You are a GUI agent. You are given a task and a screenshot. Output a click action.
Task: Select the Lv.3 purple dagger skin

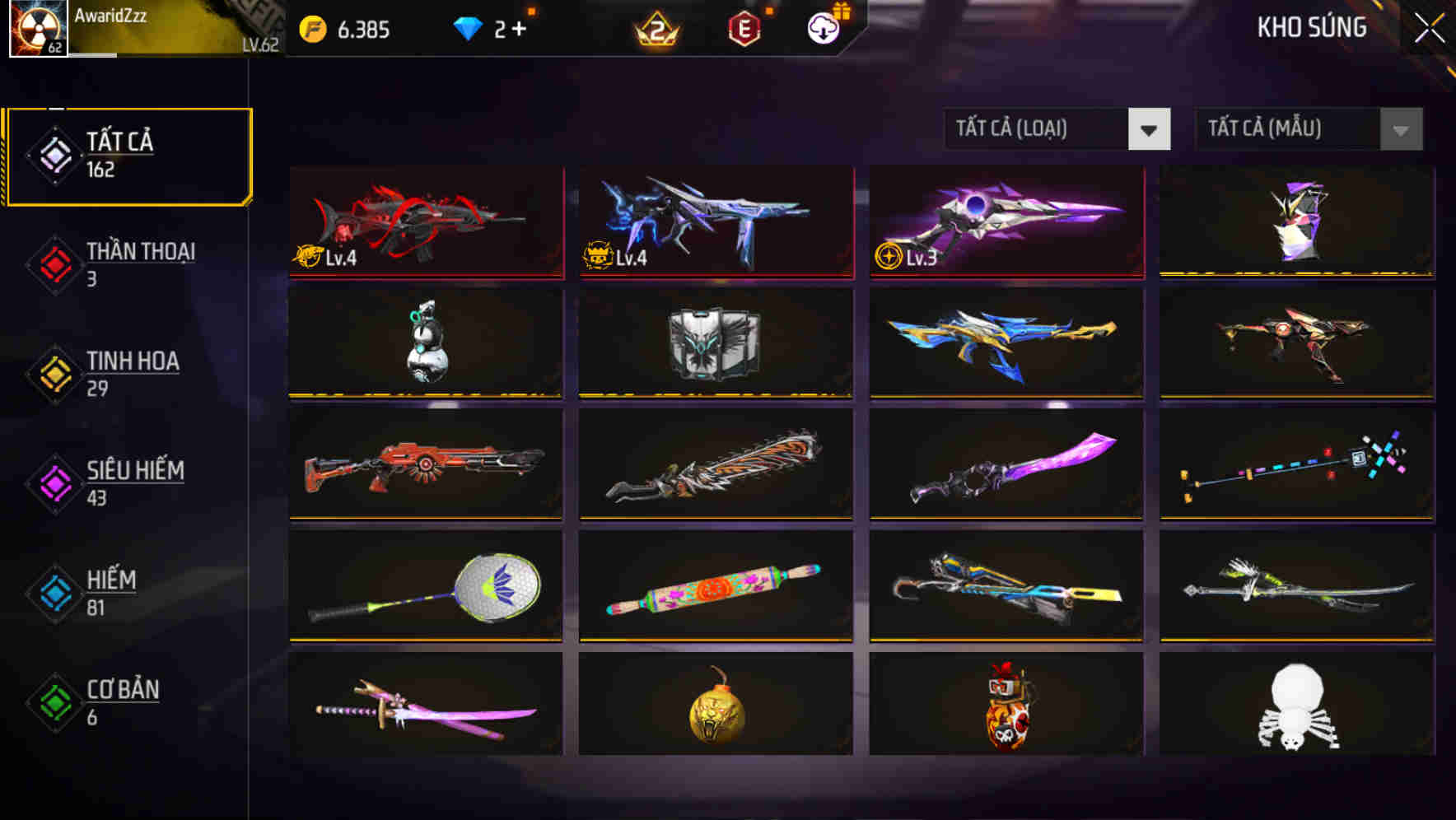[1005, 222]
